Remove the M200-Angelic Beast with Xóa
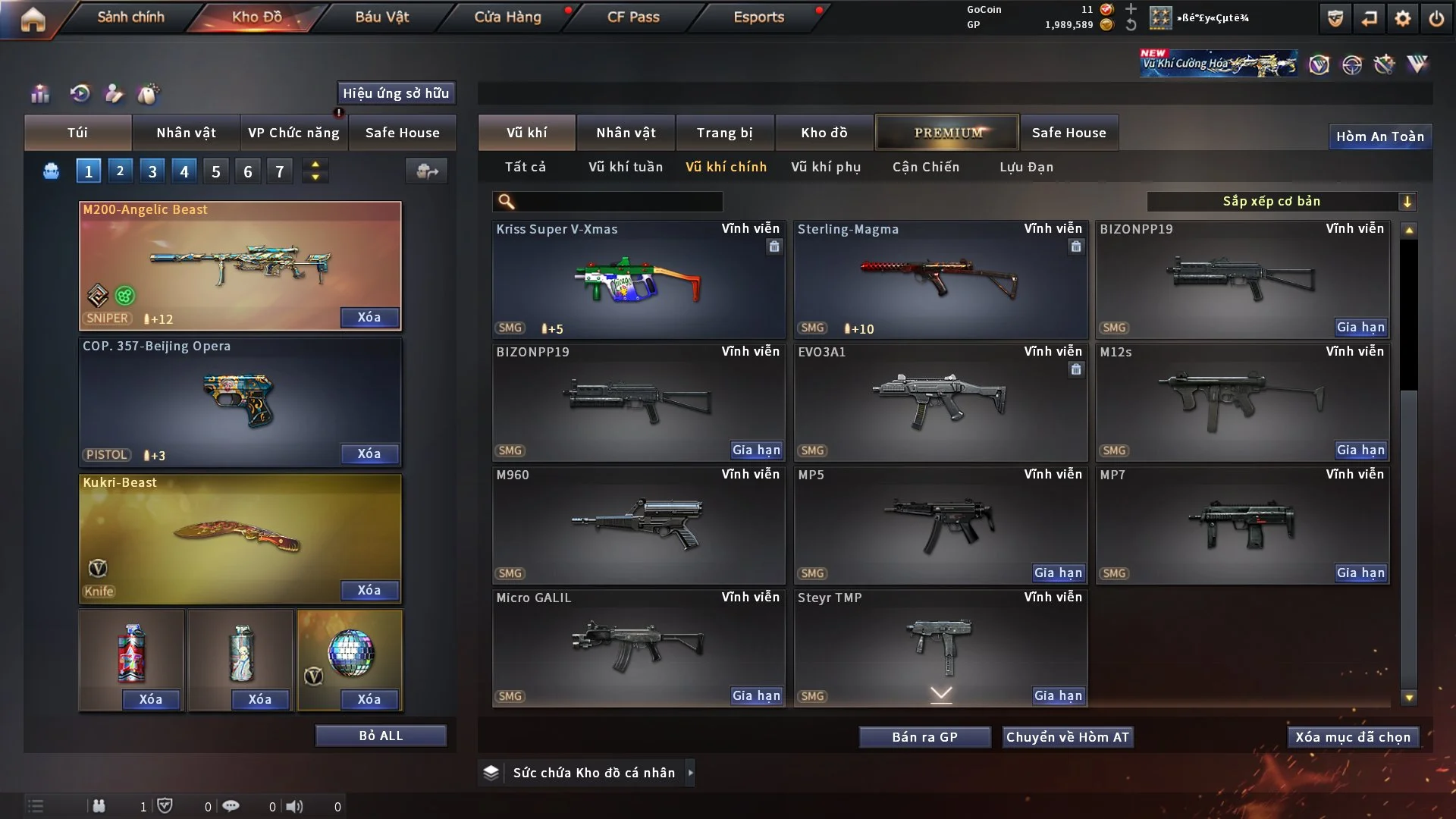This screenshot has width=1456, height=819. (369, 317)
